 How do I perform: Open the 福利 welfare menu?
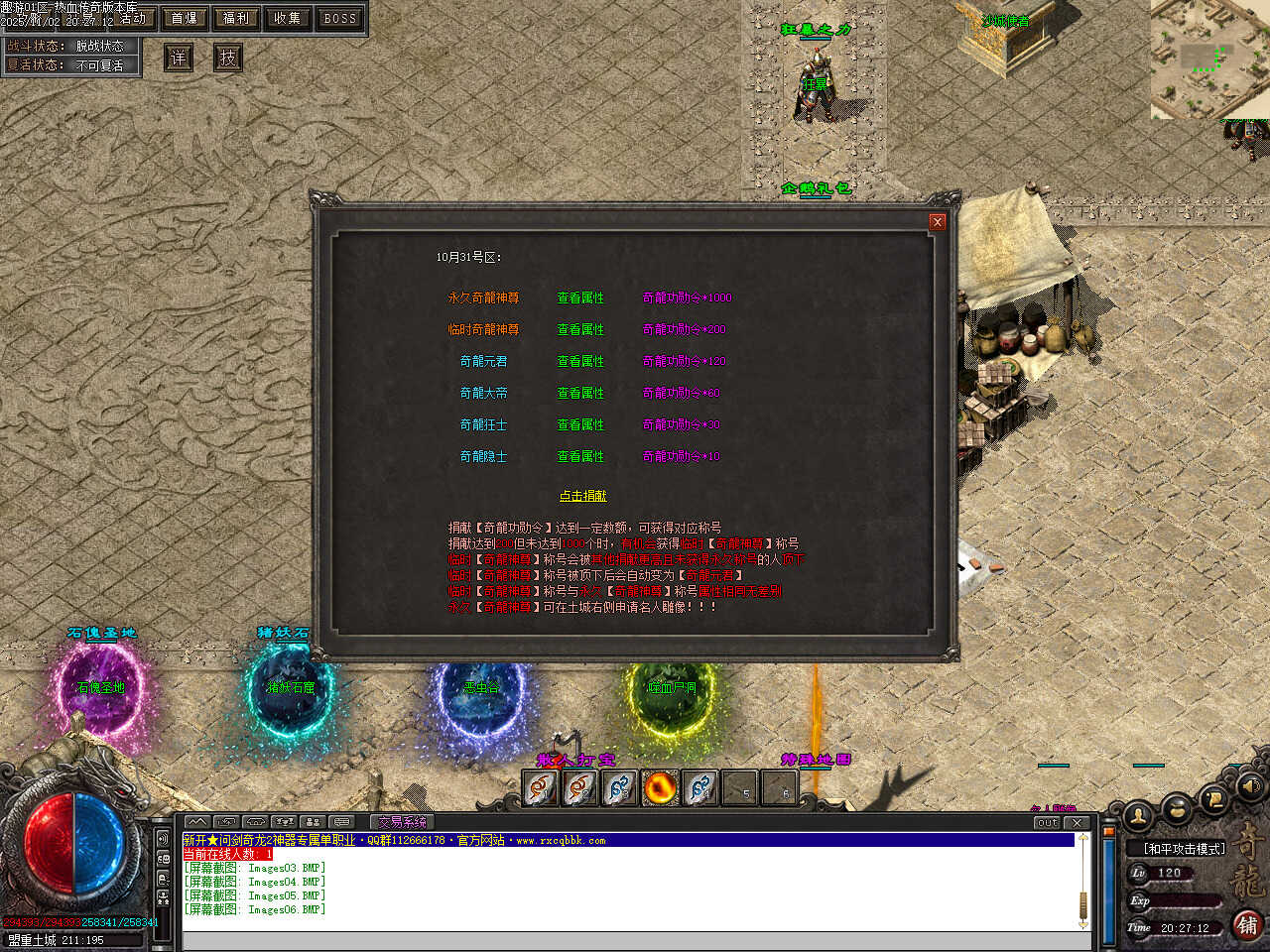[236, 18]
